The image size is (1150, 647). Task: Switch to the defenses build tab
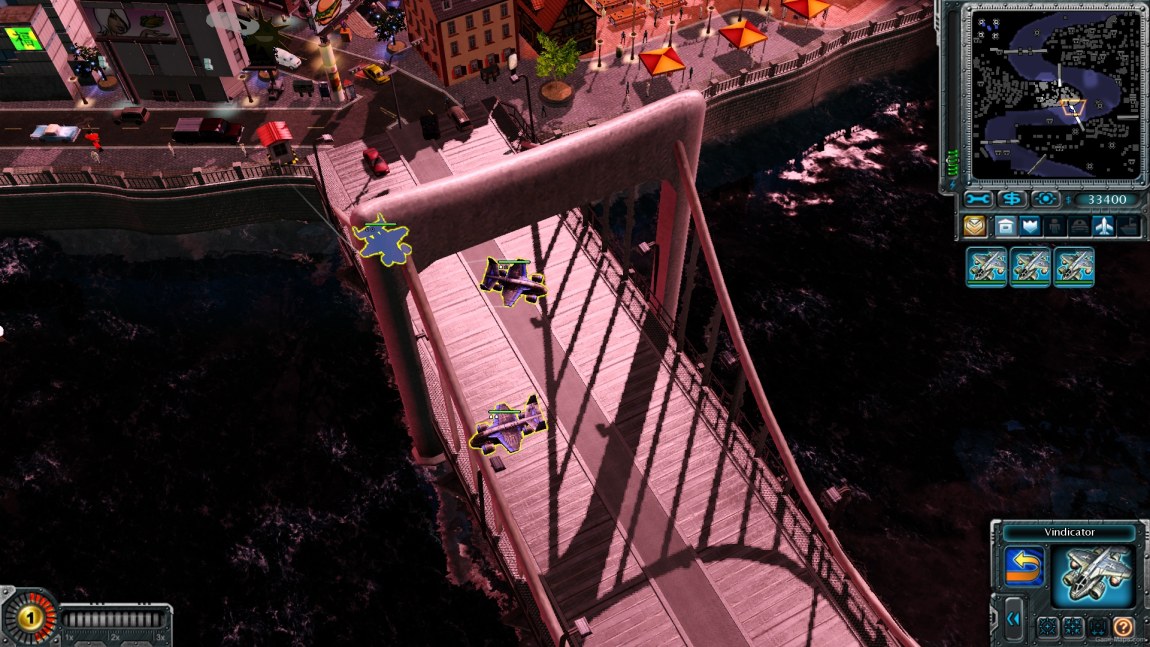tap(1029, 227)
